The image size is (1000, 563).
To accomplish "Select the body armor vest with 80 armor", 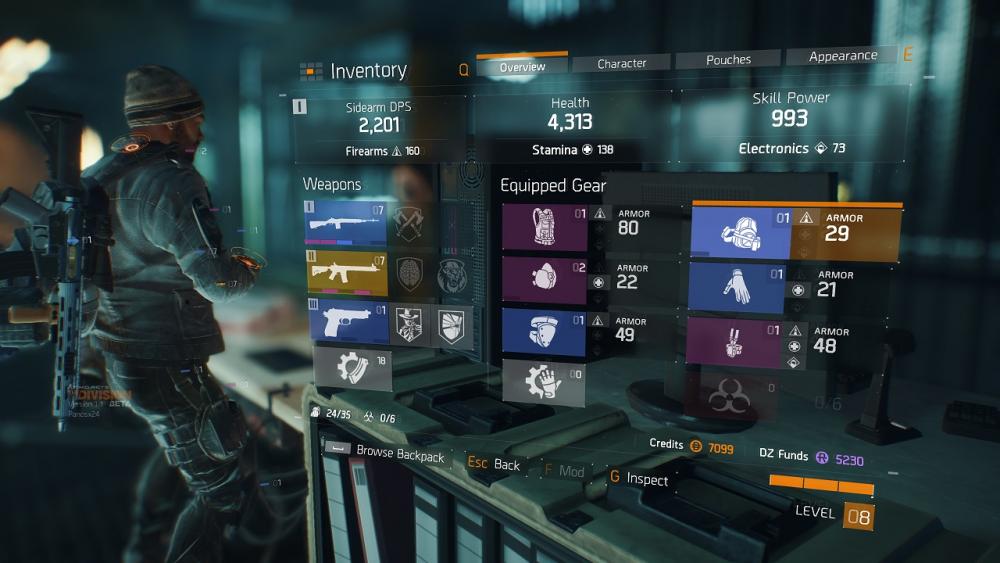I will click(545, 227).
